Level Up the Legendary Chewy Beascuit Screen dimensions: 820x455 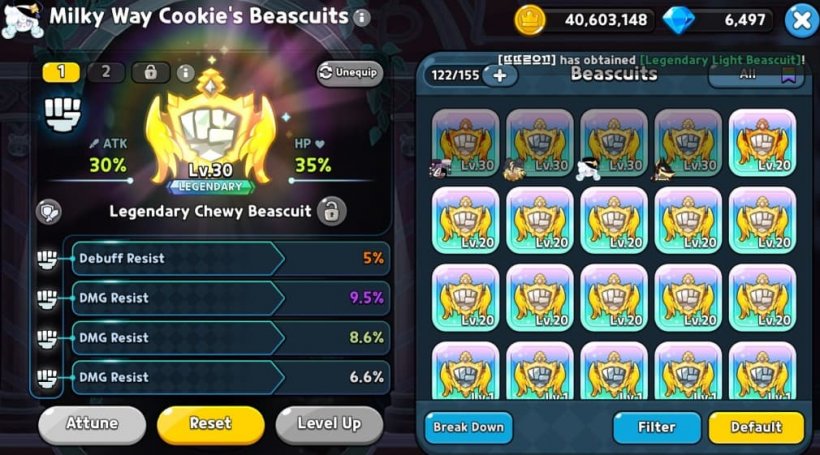click(329, 424)
